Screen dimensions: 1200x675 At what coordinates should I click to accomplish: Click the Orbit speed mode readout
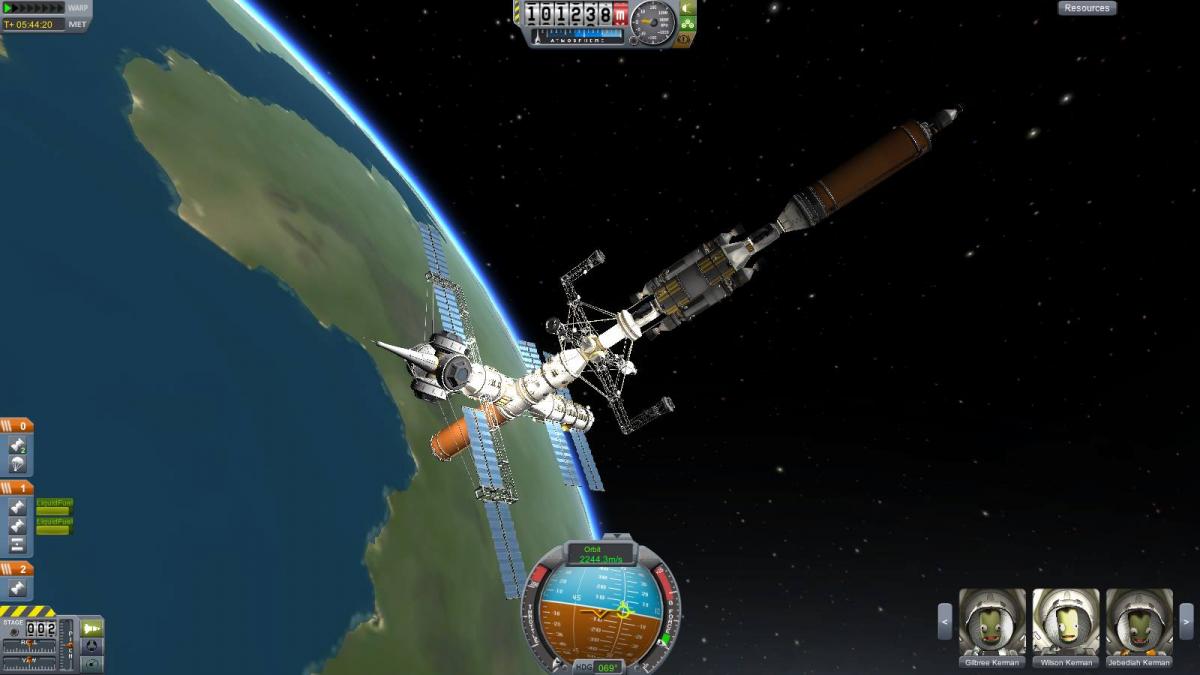(x=601, y=554)
